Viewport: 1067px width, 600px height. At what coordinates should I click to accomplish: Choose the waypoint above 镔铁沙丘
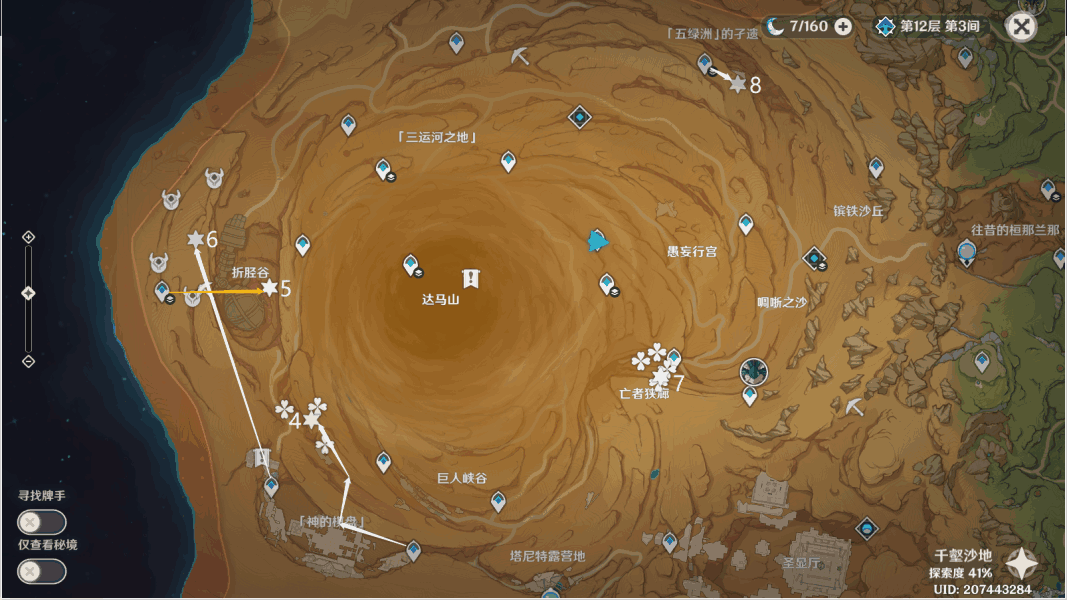tap(876, 167)
